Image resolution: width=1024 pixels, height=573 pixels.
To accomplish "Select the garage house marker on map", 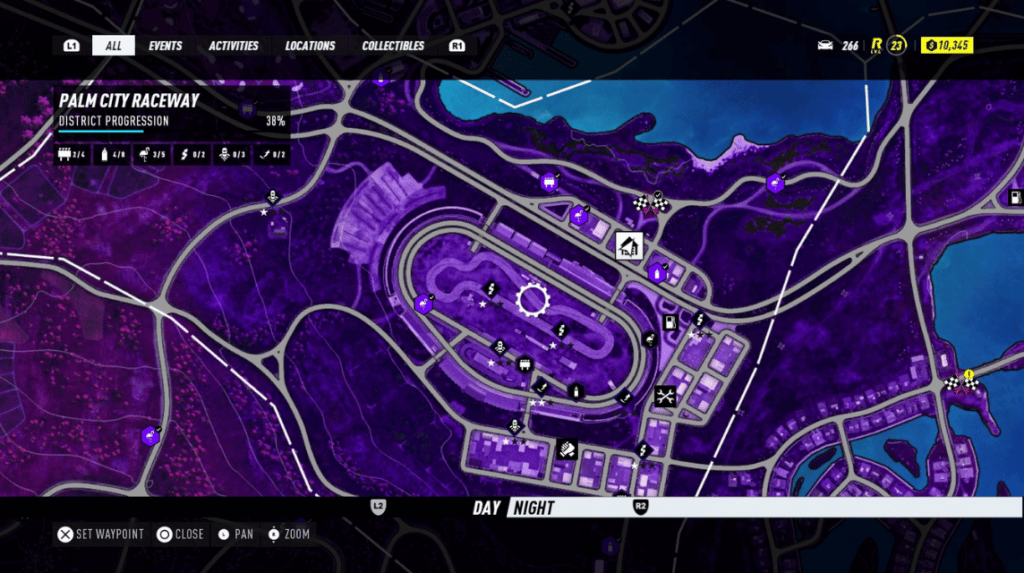I will pos(629,244).
